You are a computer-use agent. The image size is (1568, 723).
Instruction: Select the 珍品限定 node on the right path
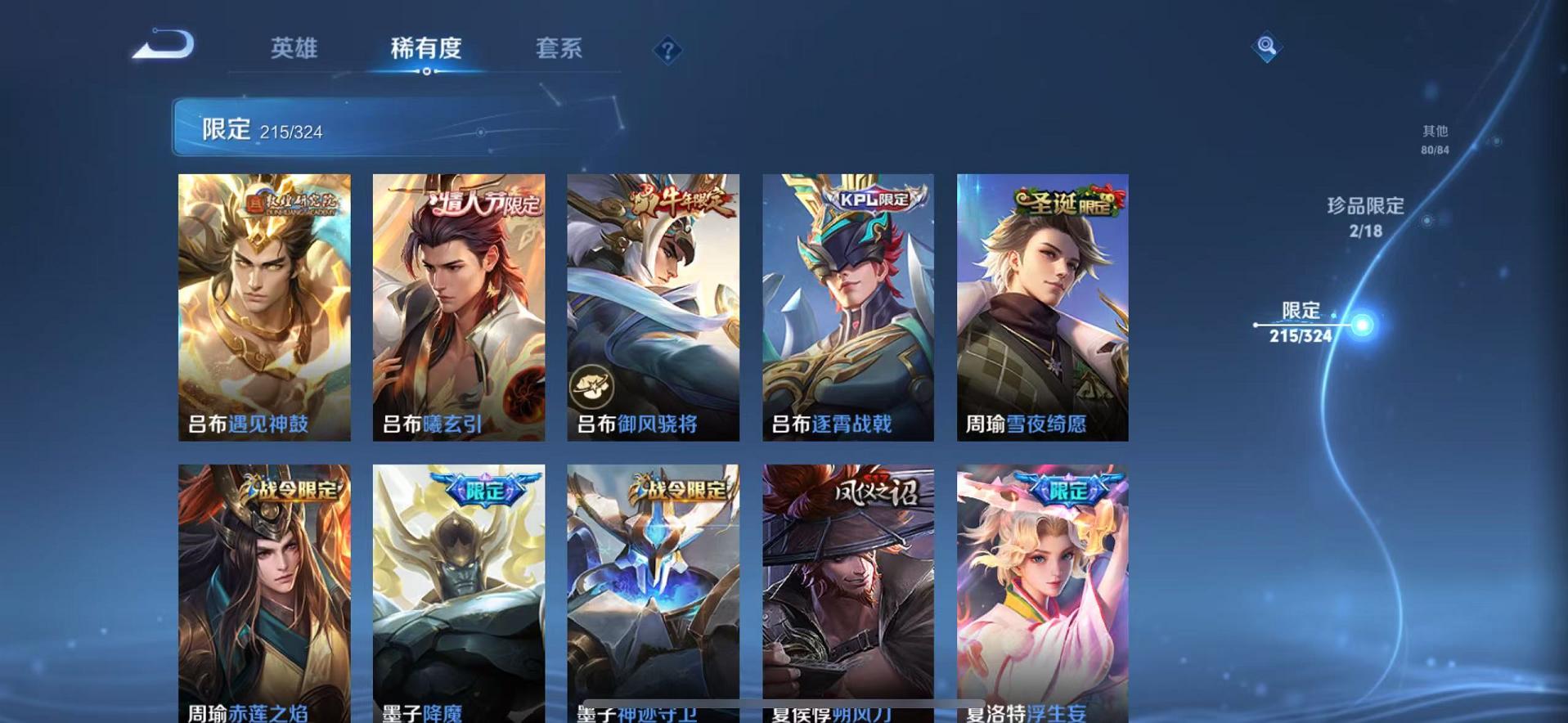[1364, 206]
